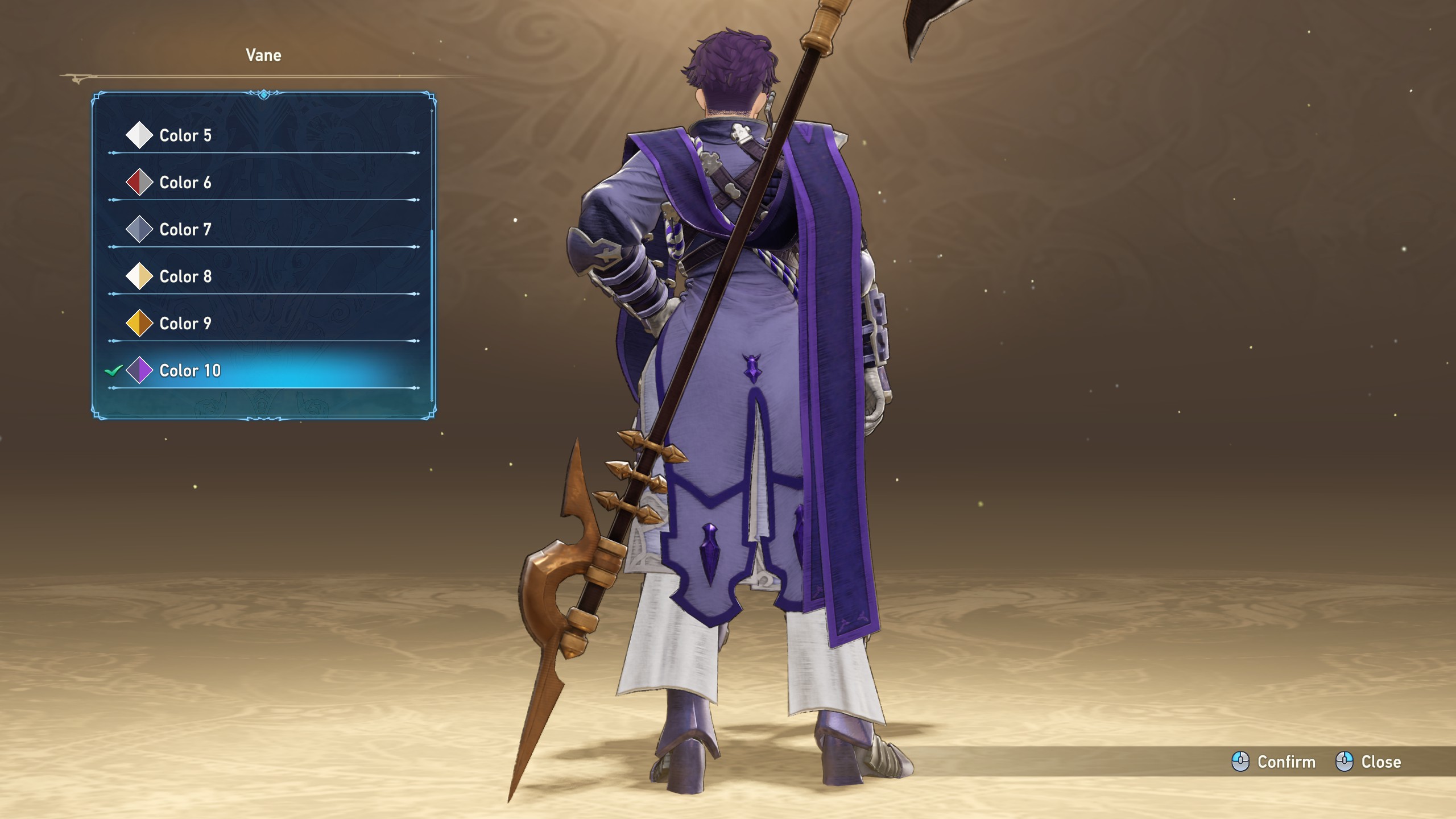Switch to the Color 9 gold palette

pos(185,324)
